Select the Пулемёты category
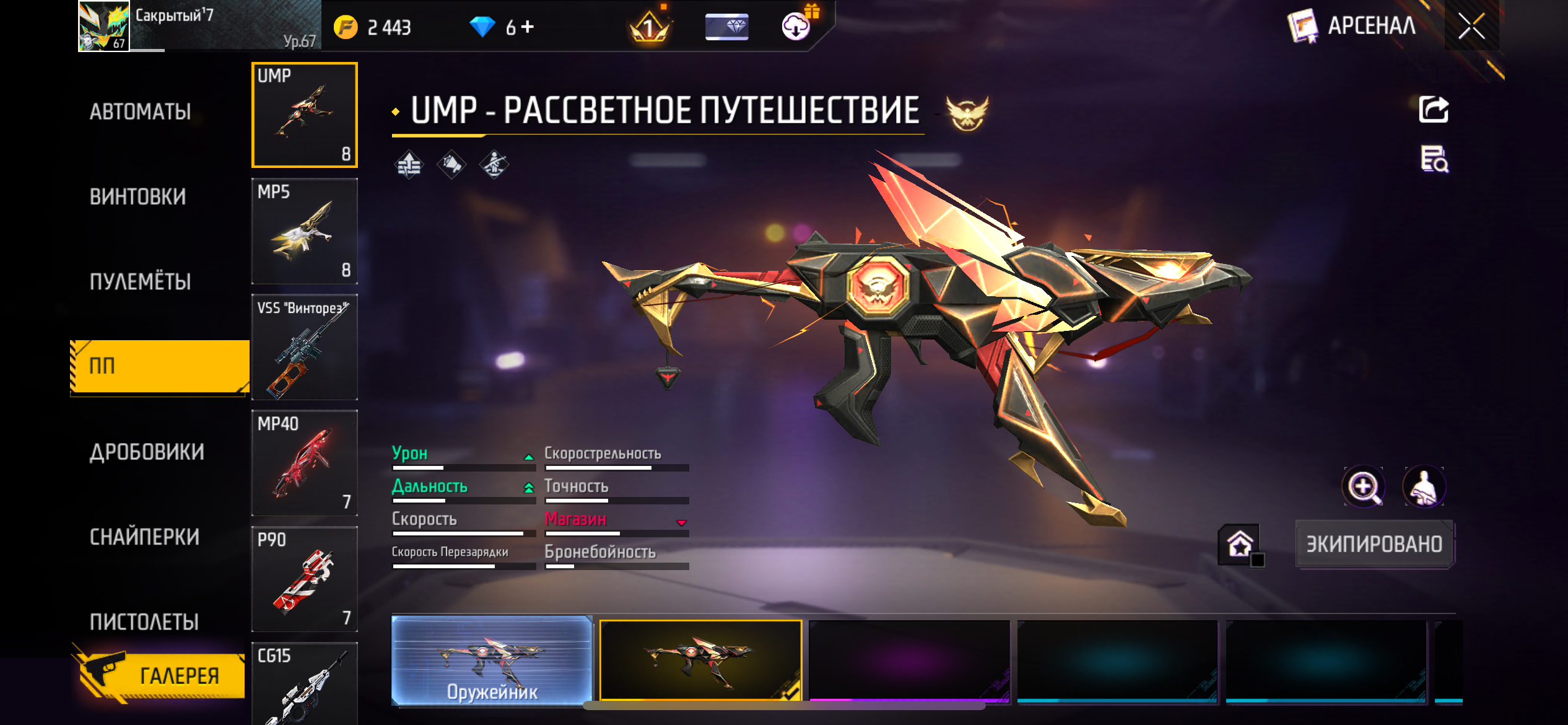The height and width of the screenshot is (725, 1568). 141,282
